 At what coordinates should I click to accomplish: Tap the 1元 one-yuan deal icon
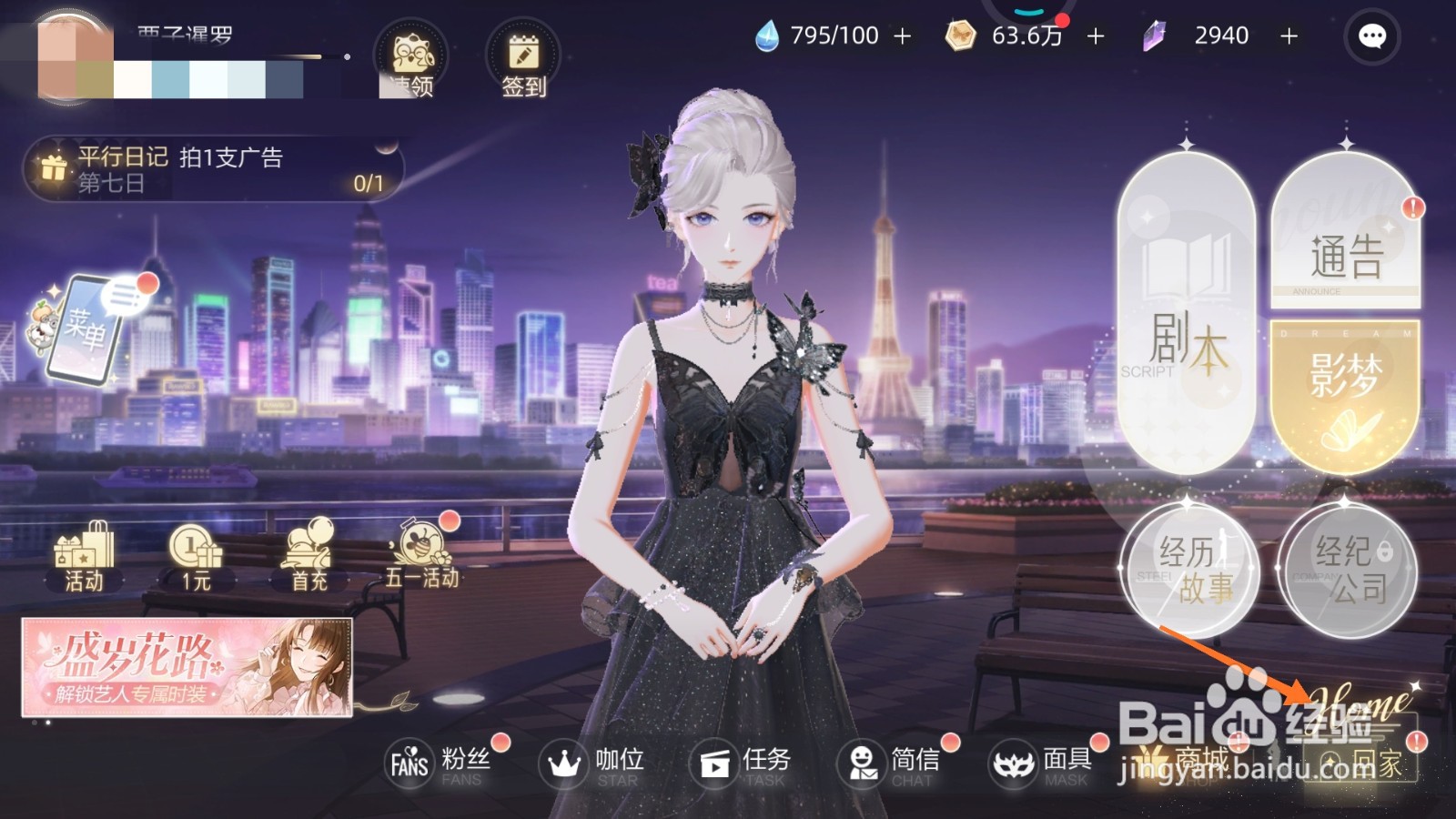194,553
